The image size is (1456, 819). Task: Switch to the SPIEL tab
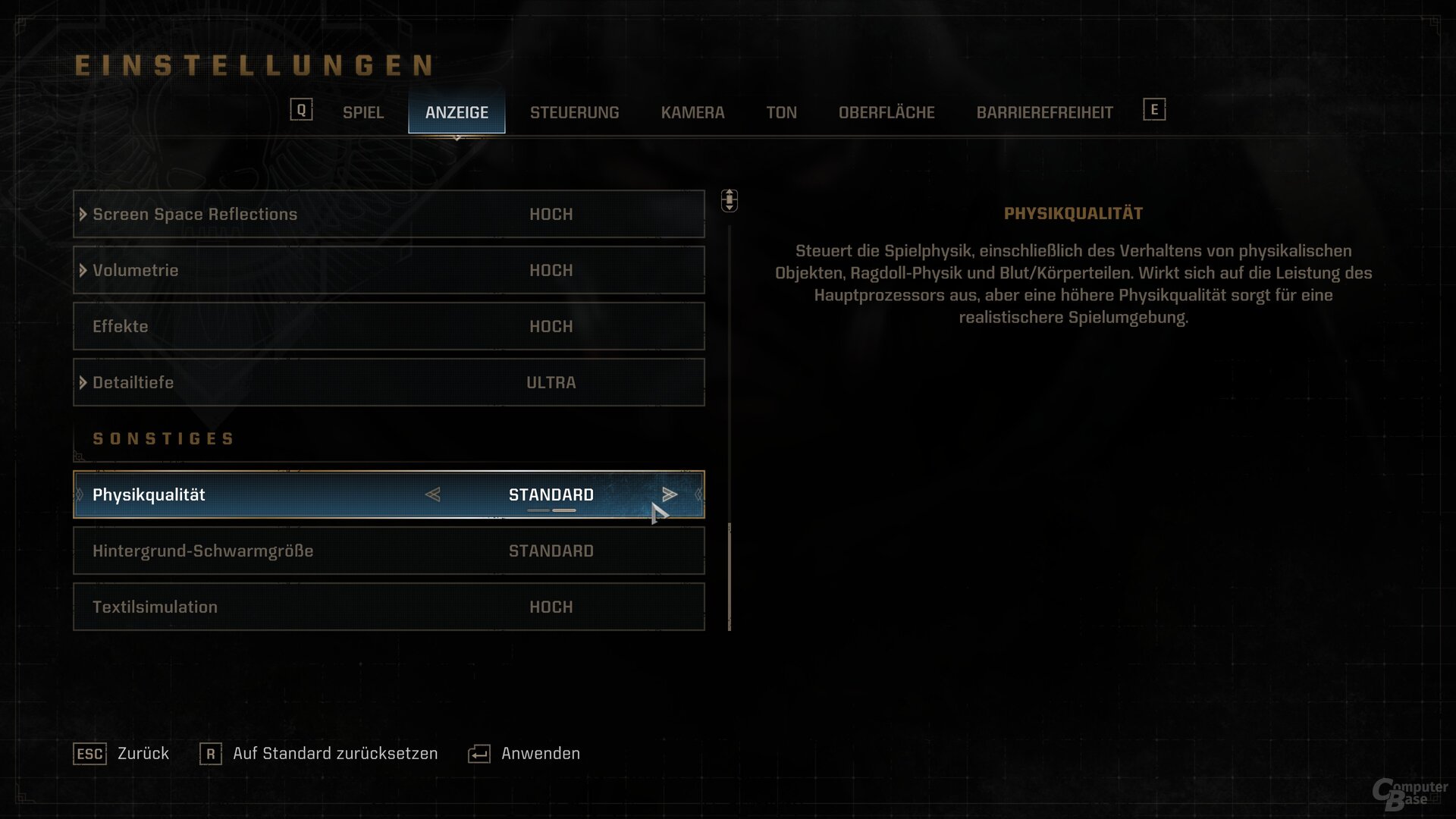[x=362, y=112]
